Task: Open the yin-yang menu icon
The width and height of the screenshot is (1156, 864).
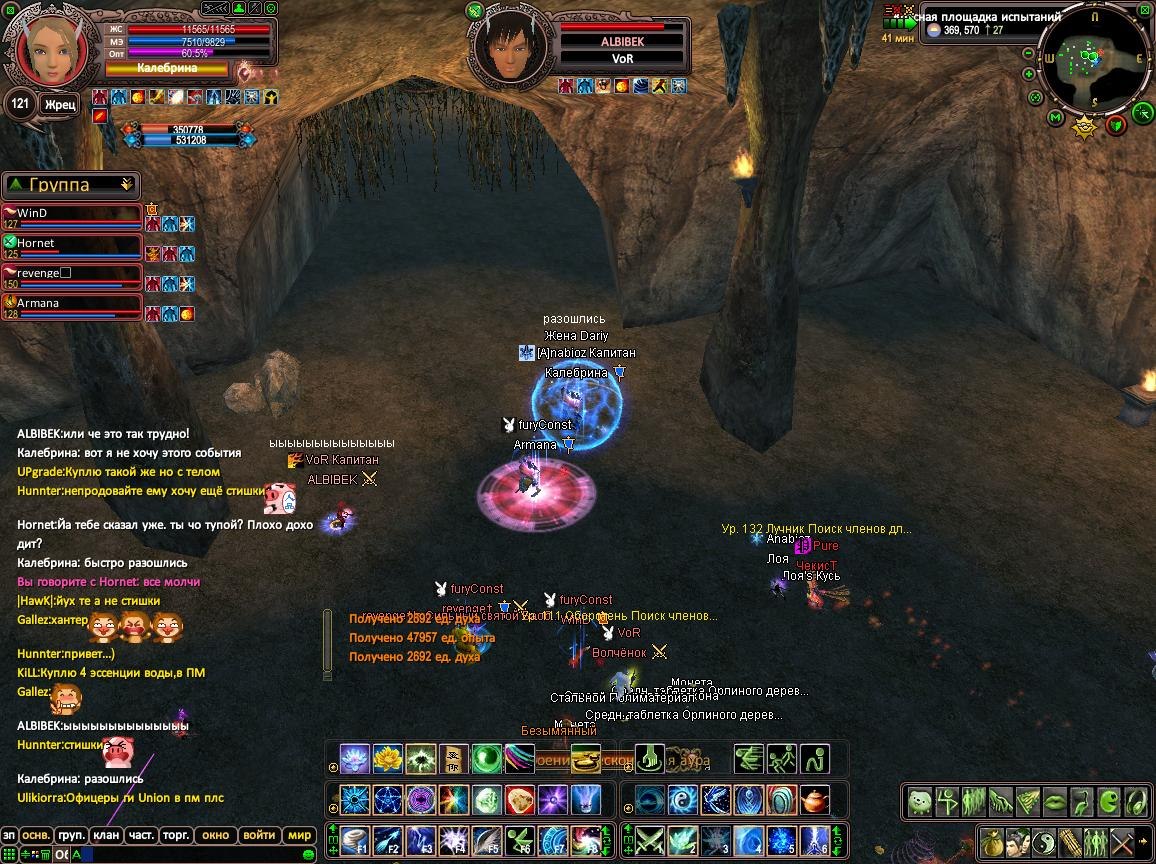Action: tap(1043, 841)
